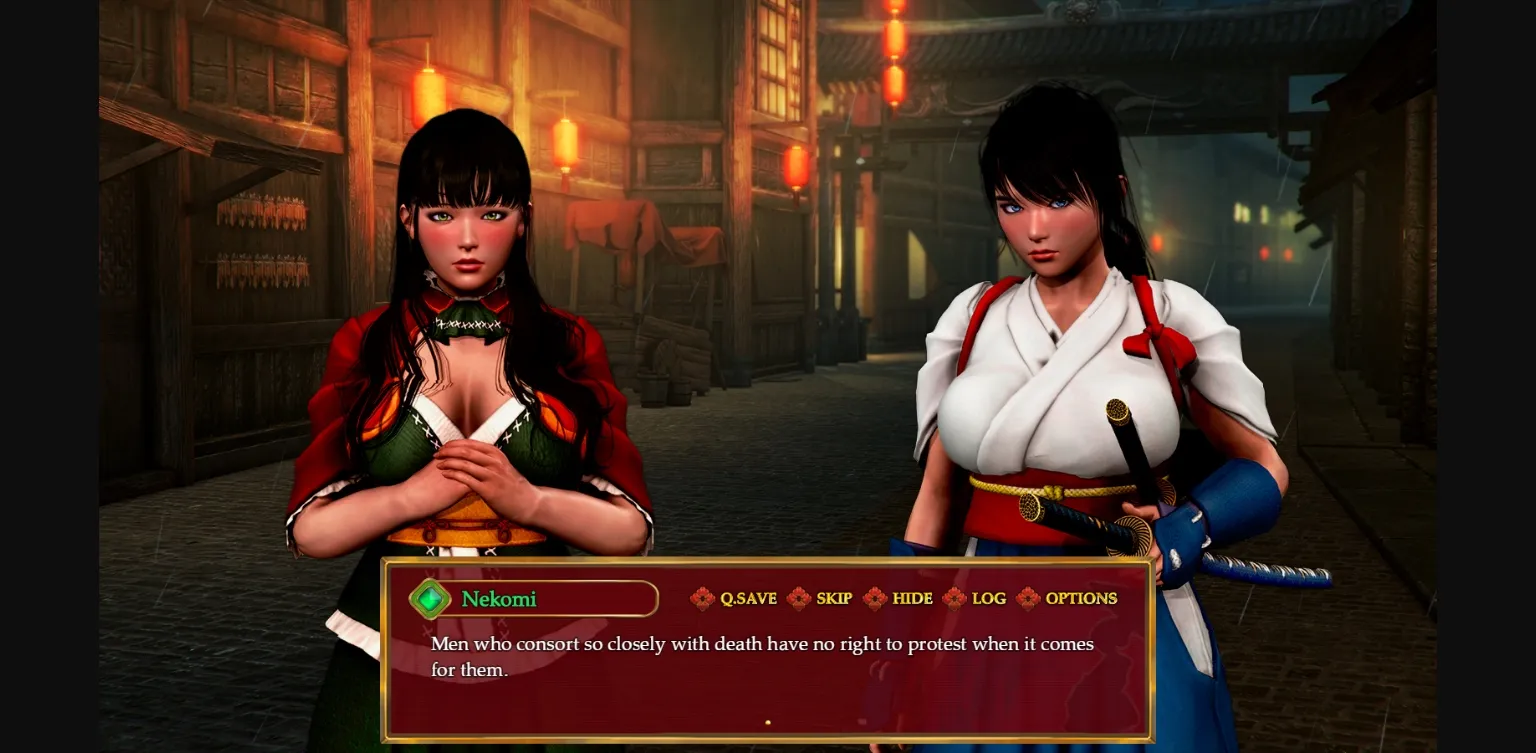Quick save the game using Q.SAVE

(x=748, y=598)
